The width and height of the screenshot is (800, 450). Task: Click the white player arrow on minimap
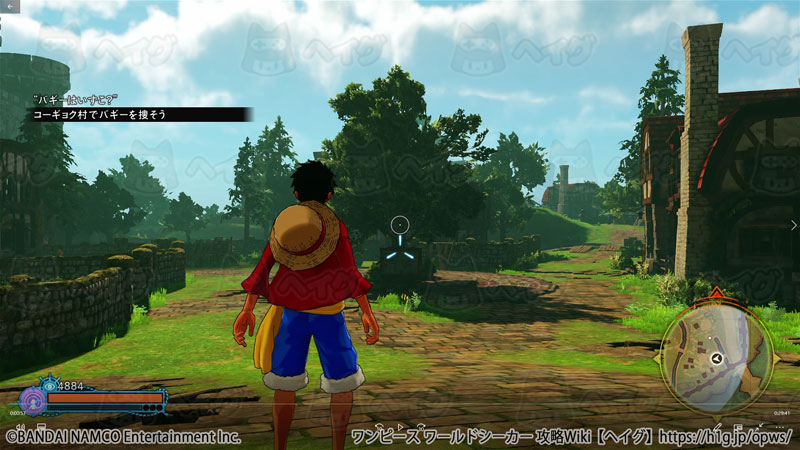pos(717,358)
